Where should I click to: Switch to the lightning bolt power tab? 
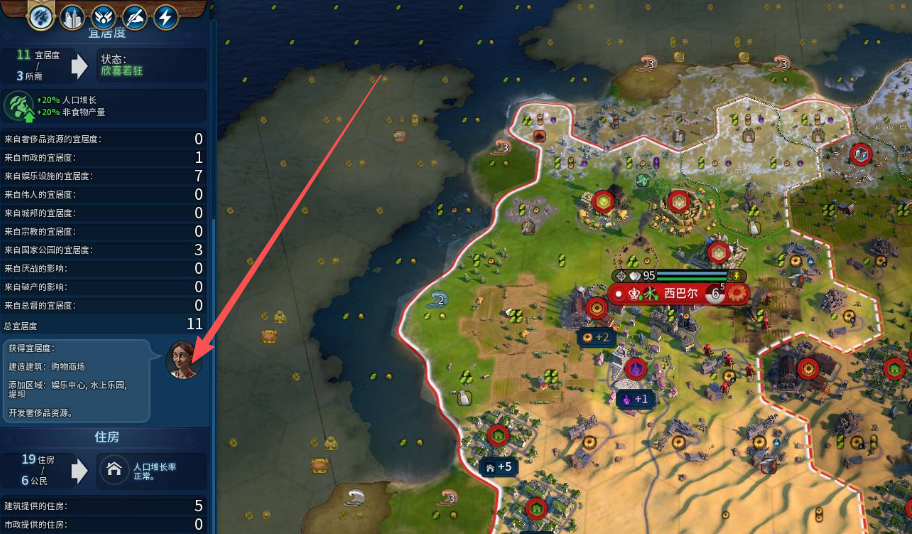[x=165, y=16]
